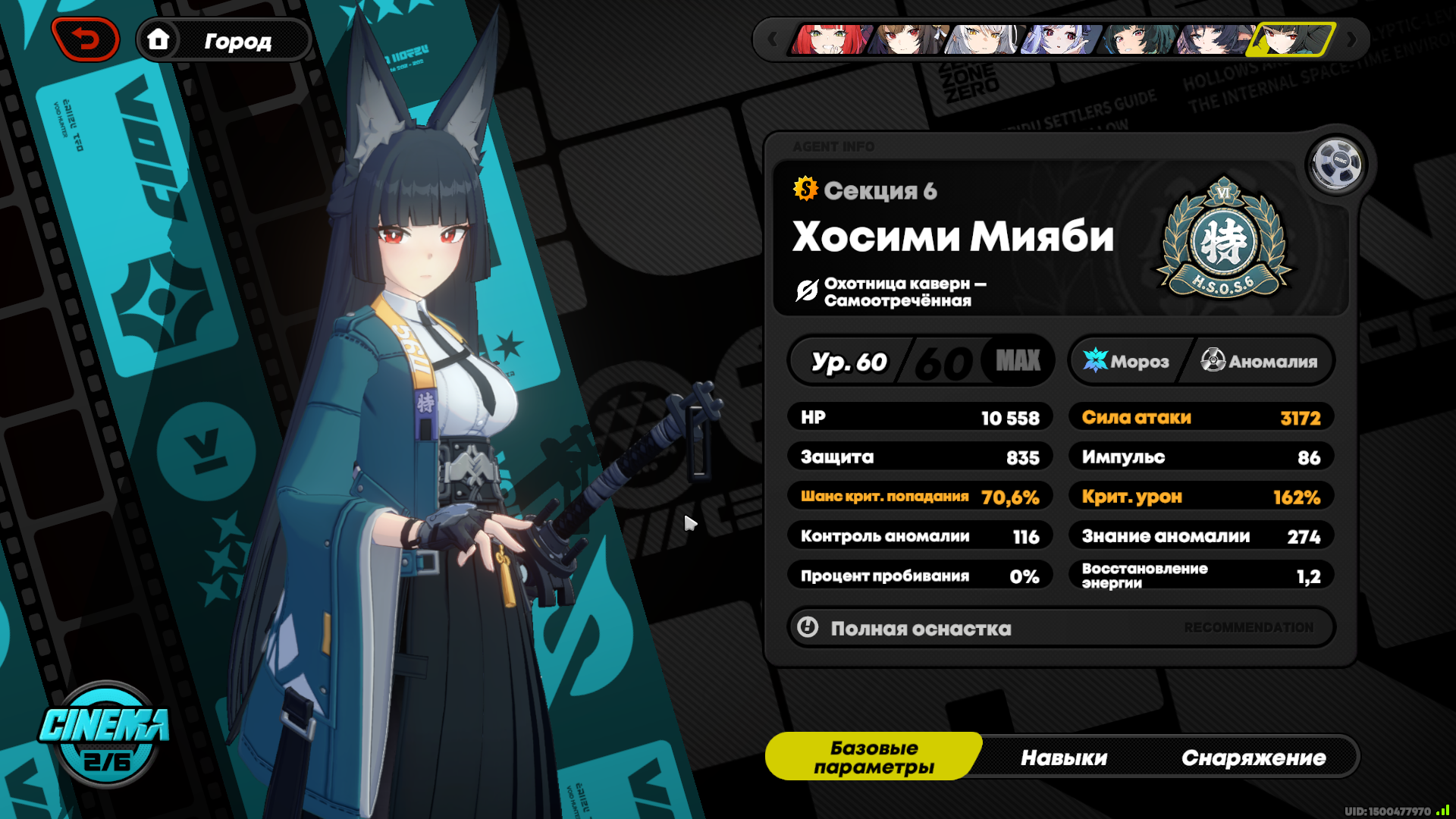Open the film reel icon on agent panel
Viewport: 1456px width, 819px height.
point(1337,164)
